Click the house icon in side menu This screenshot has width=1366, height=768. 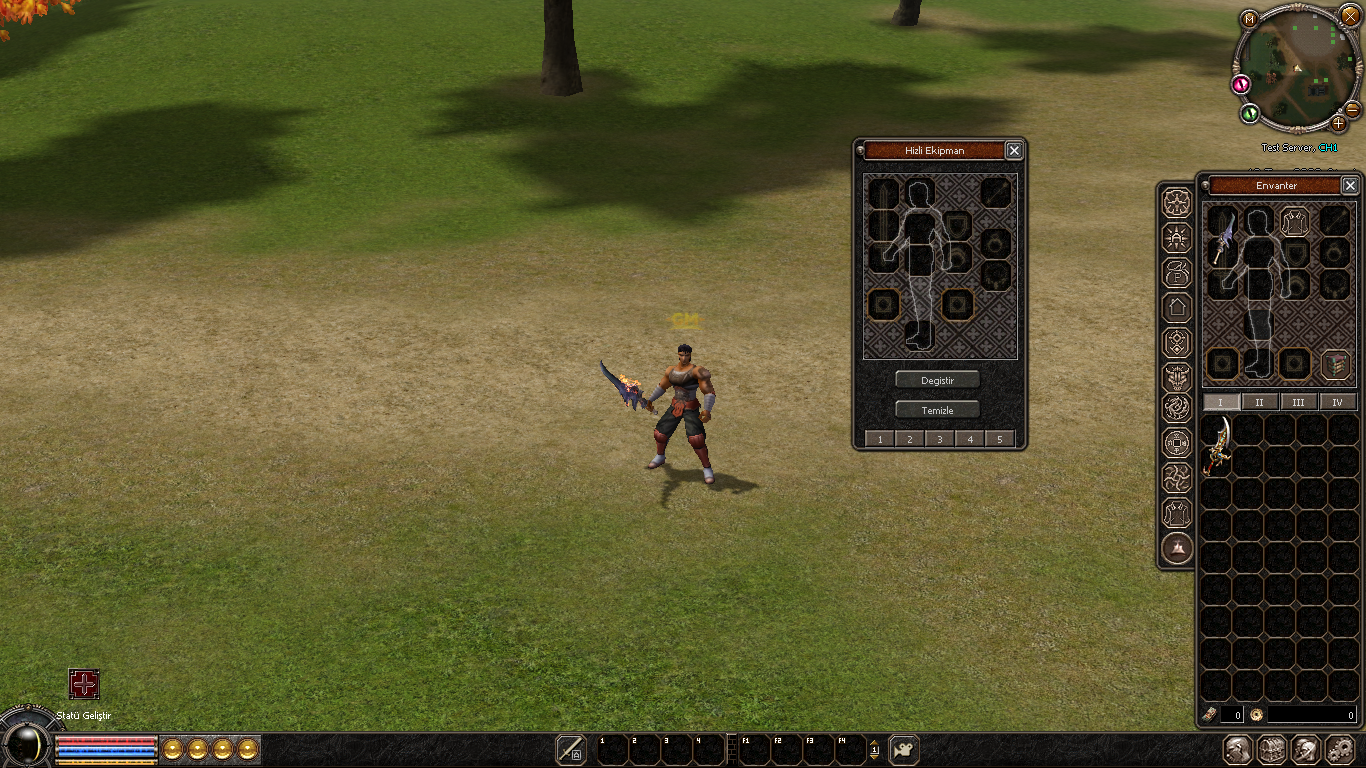(1177, 307)
